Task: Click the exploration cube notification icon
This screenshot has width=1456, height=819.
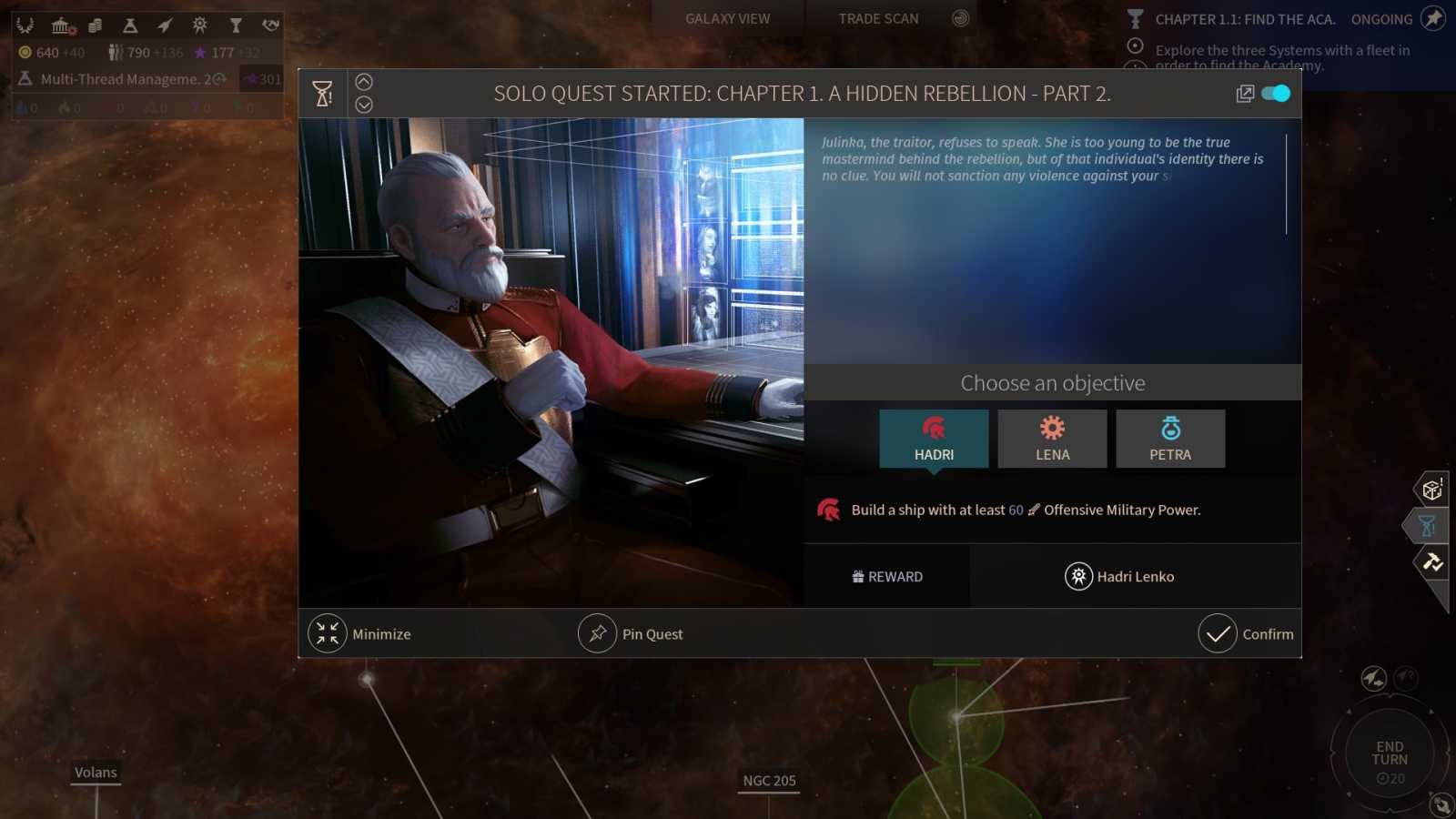Action: [x=1432, y=490]
